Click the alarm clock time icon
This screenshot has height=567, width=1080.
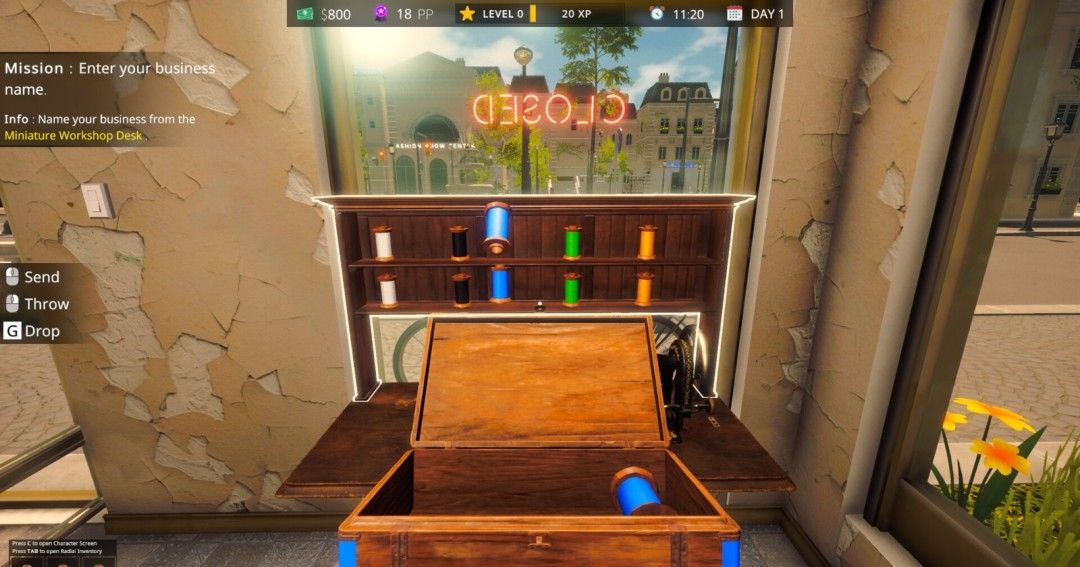(x=657, y=14)
